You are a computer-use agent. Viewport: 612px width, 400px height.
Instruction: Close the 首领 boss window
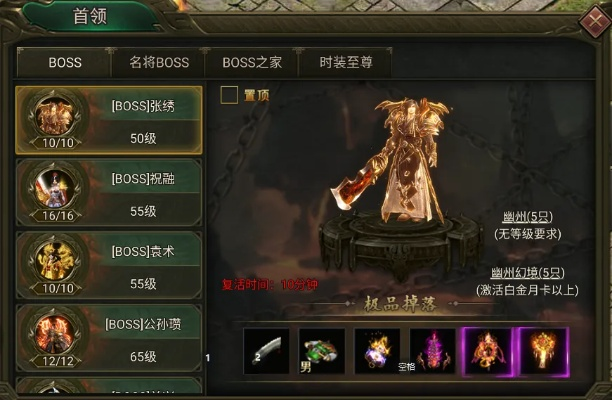pos(590,19)
